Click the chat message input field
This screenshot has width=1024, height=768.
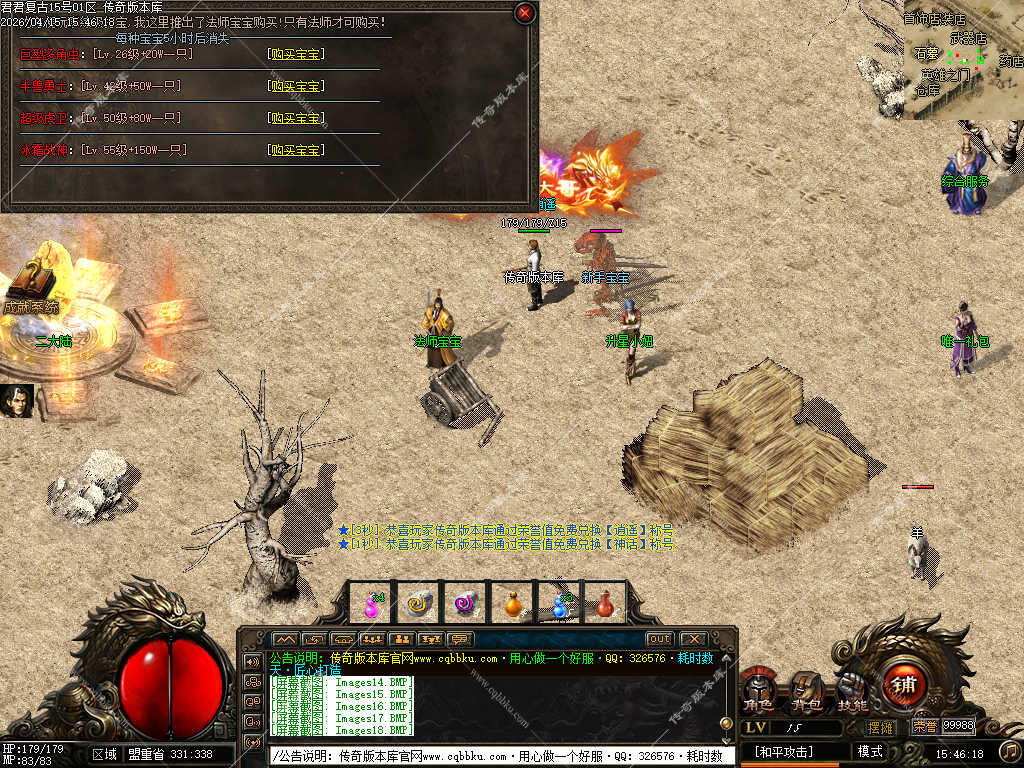(500, 756)
